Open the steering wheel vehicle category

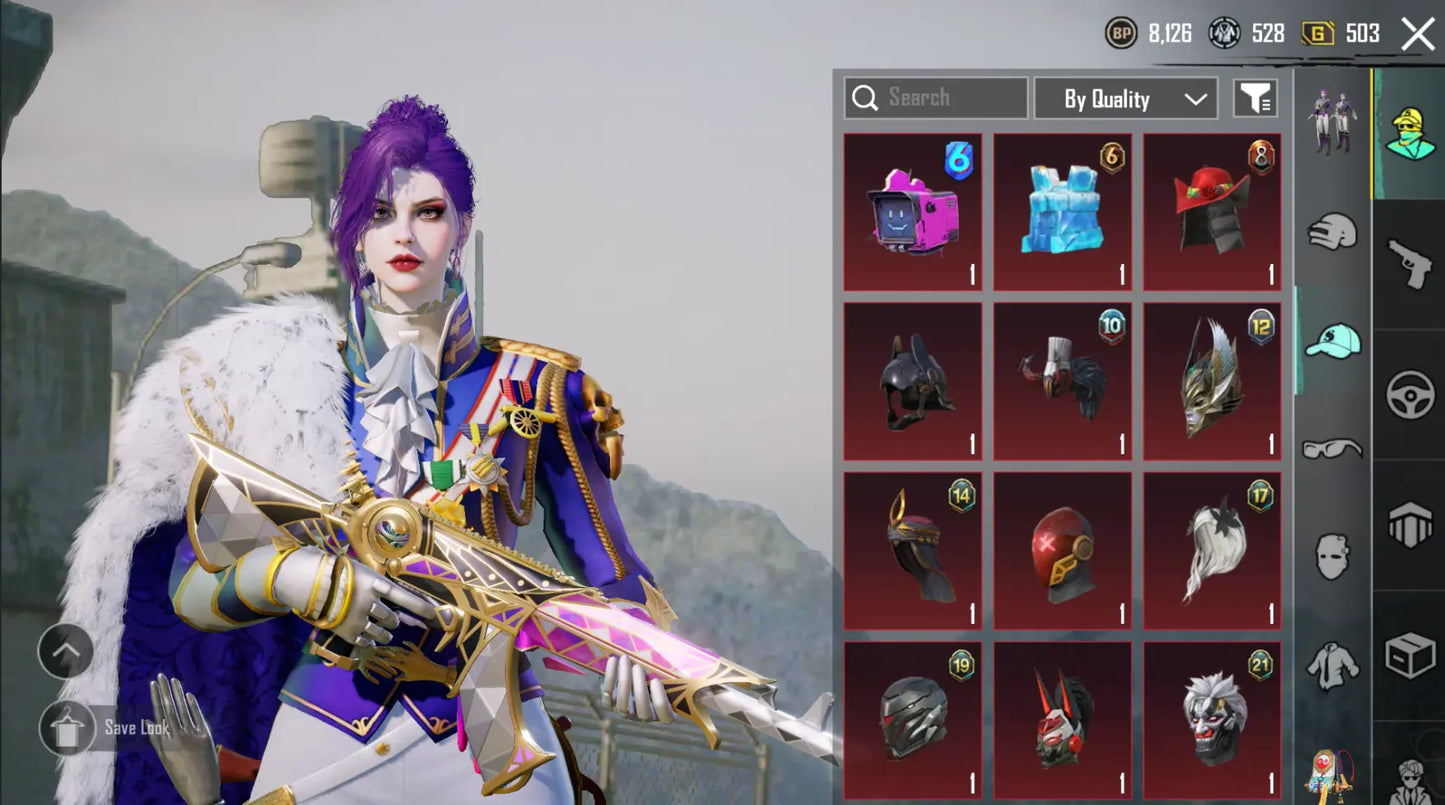[1410, 395]
